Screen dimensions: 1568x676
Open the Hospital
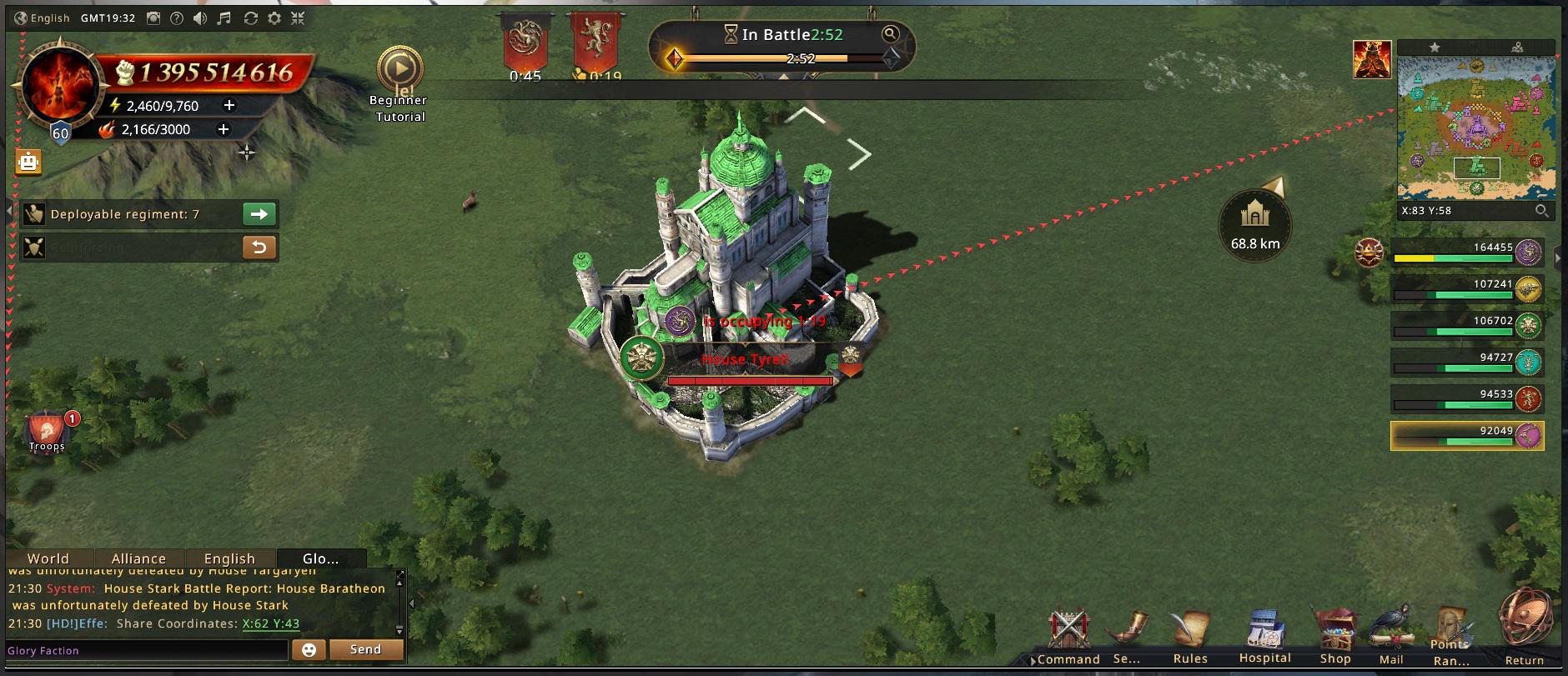point(1264,638)
